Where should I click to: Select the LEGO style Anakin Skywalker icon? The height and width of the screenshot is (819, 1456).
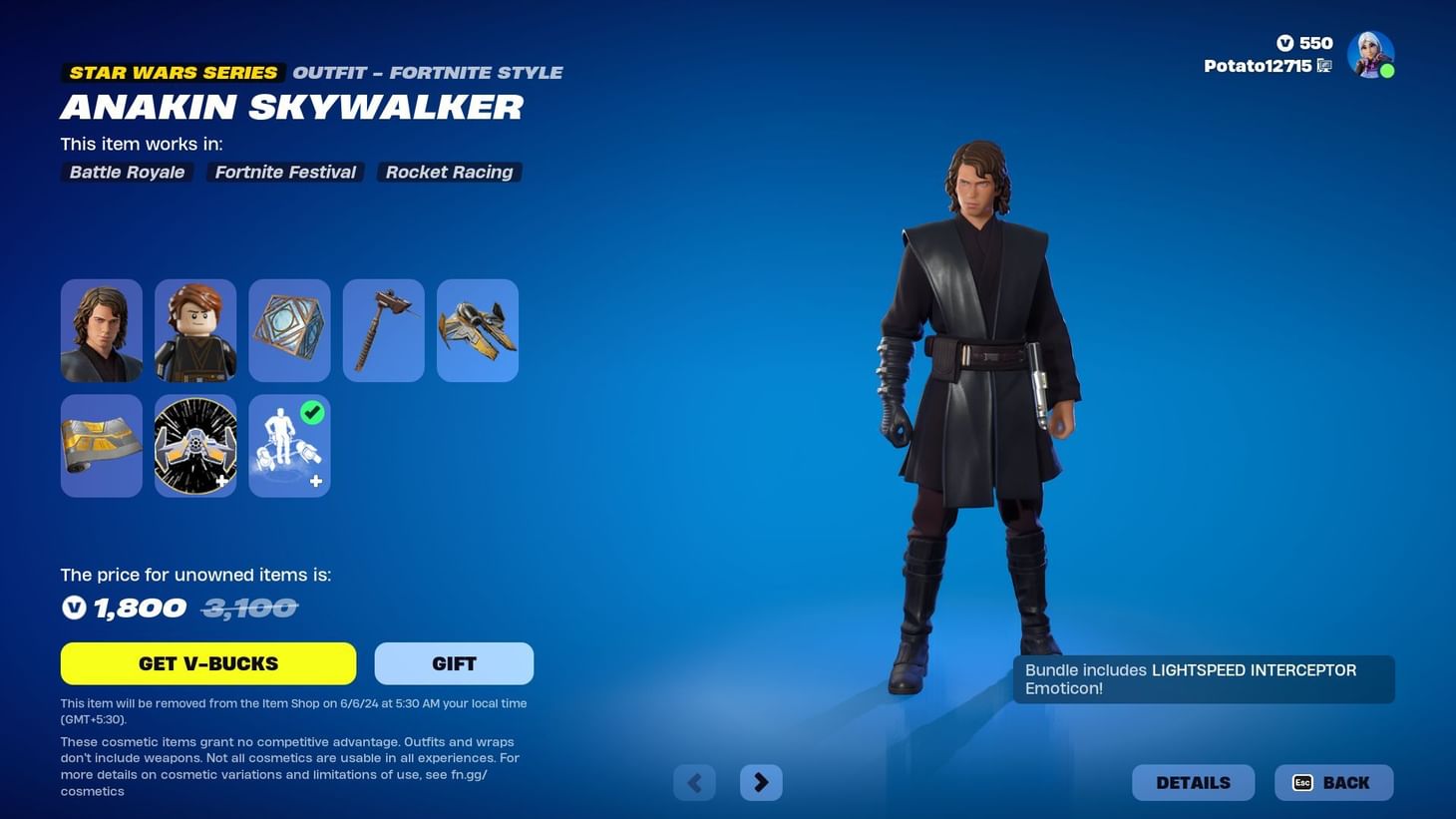(194, 329)
